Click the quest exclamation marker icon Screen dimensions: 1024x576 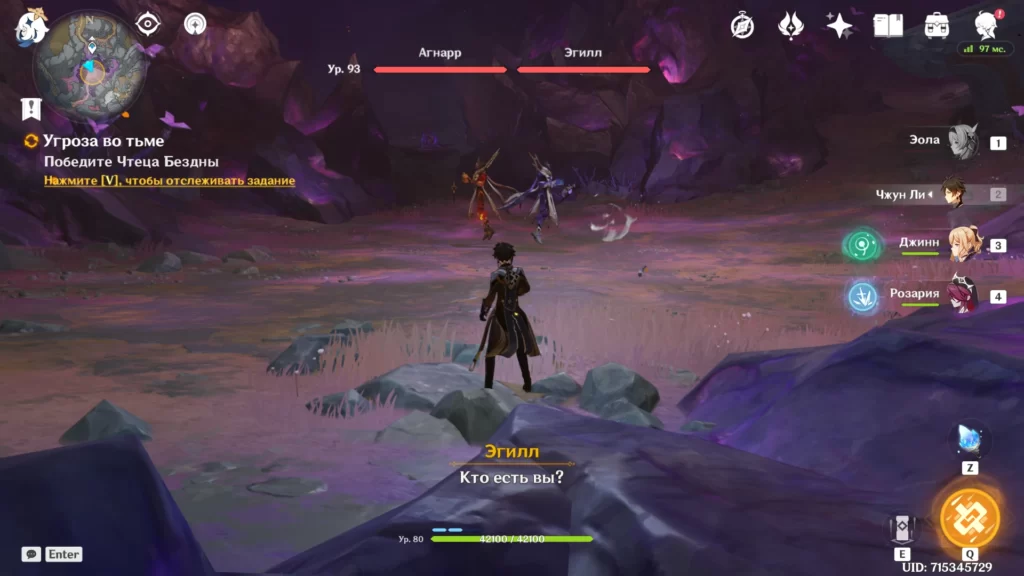click(x=31, y=109)
